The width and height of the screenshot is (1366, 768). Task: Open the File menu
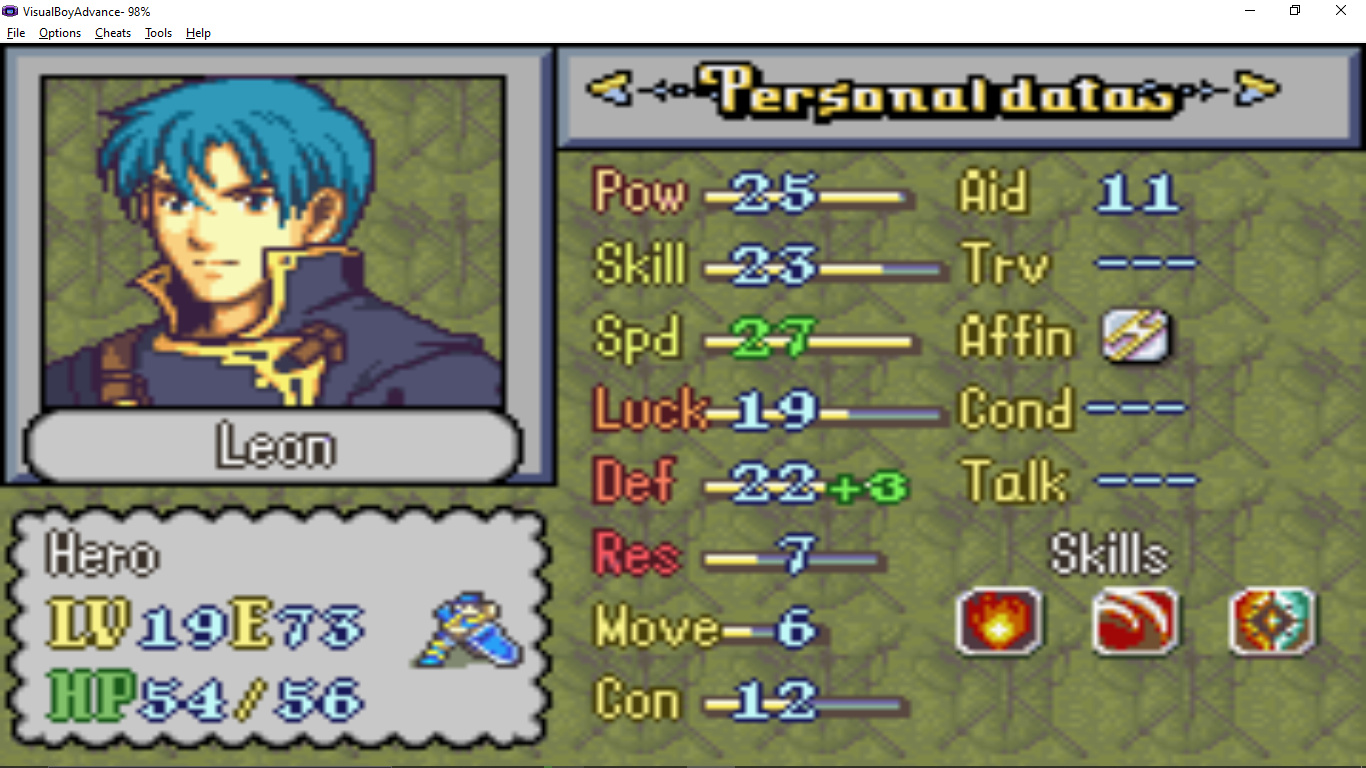pyautogui.click(x=16, y=33)
